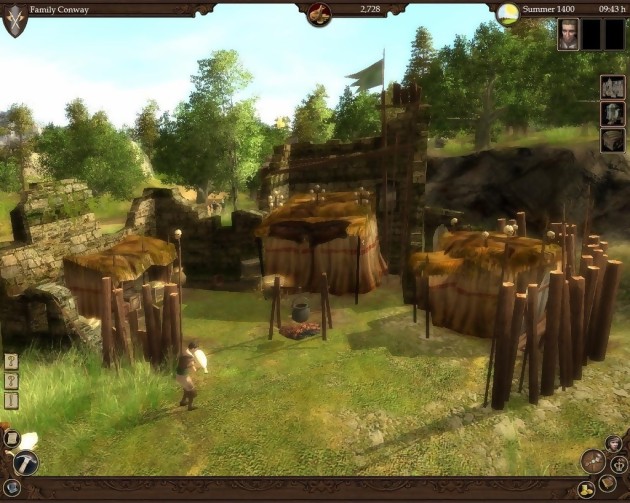Click the stone statue icon

click(612, 113)
